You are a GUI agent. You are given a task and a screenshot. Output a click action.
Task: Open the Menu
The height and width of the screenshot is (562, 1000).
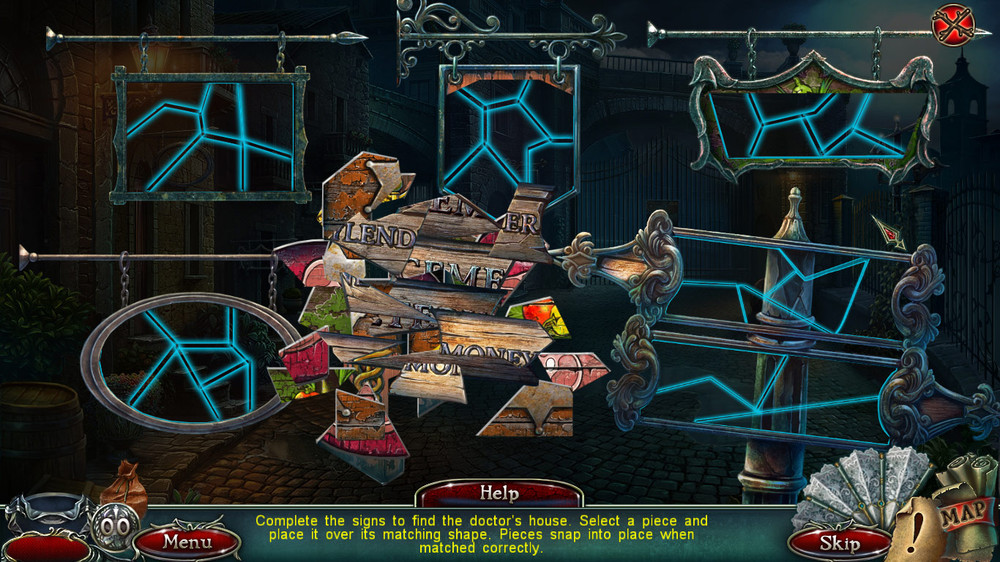[x=187, y=542]
